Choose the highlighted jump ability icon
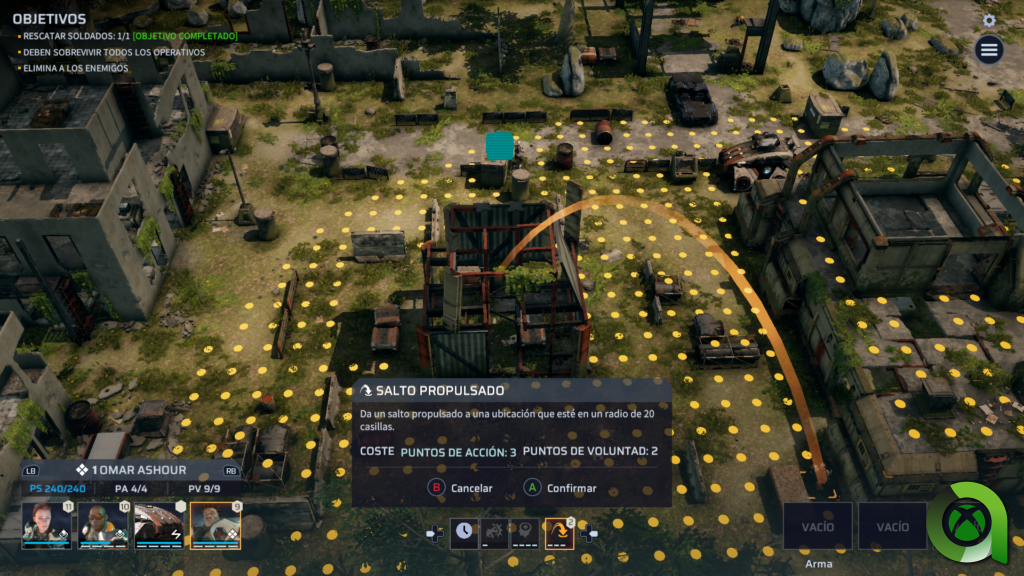Viewport: 1024px width, 576px height. tap(559, 533)
